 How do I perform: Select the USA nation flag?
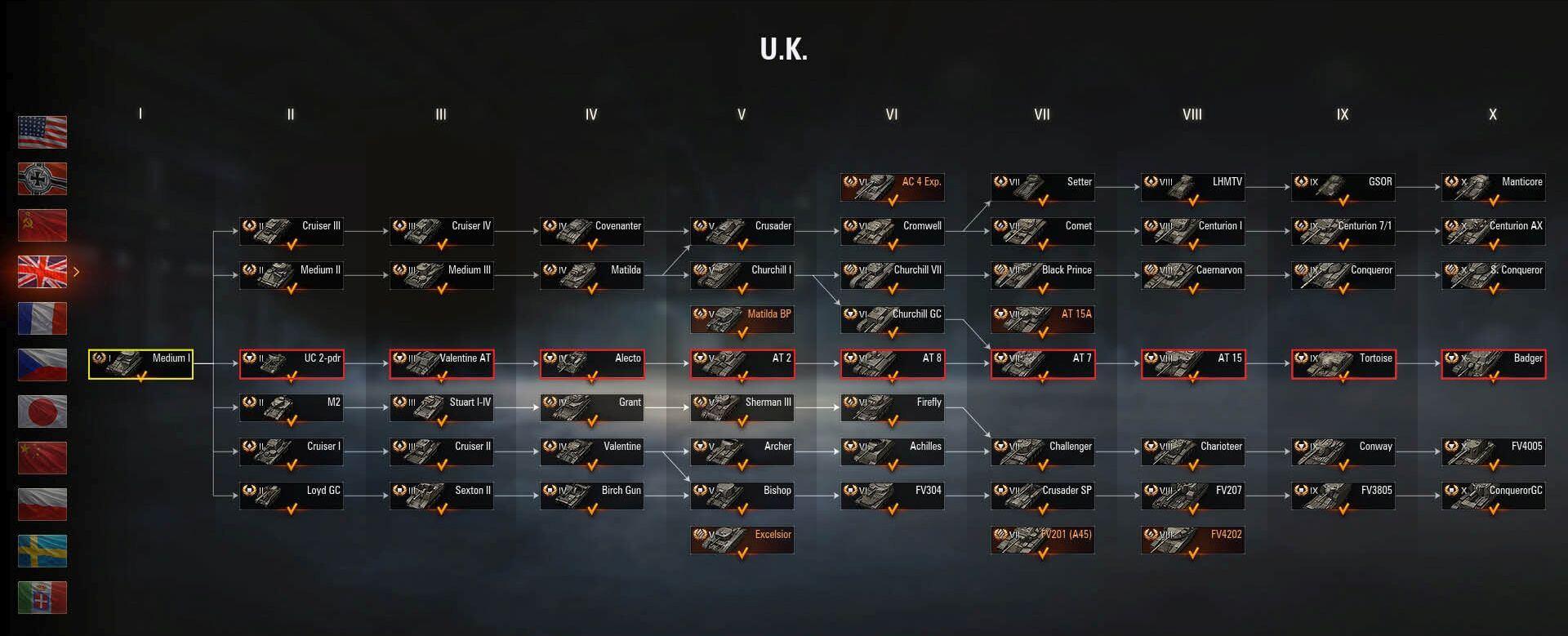point(42,132)
